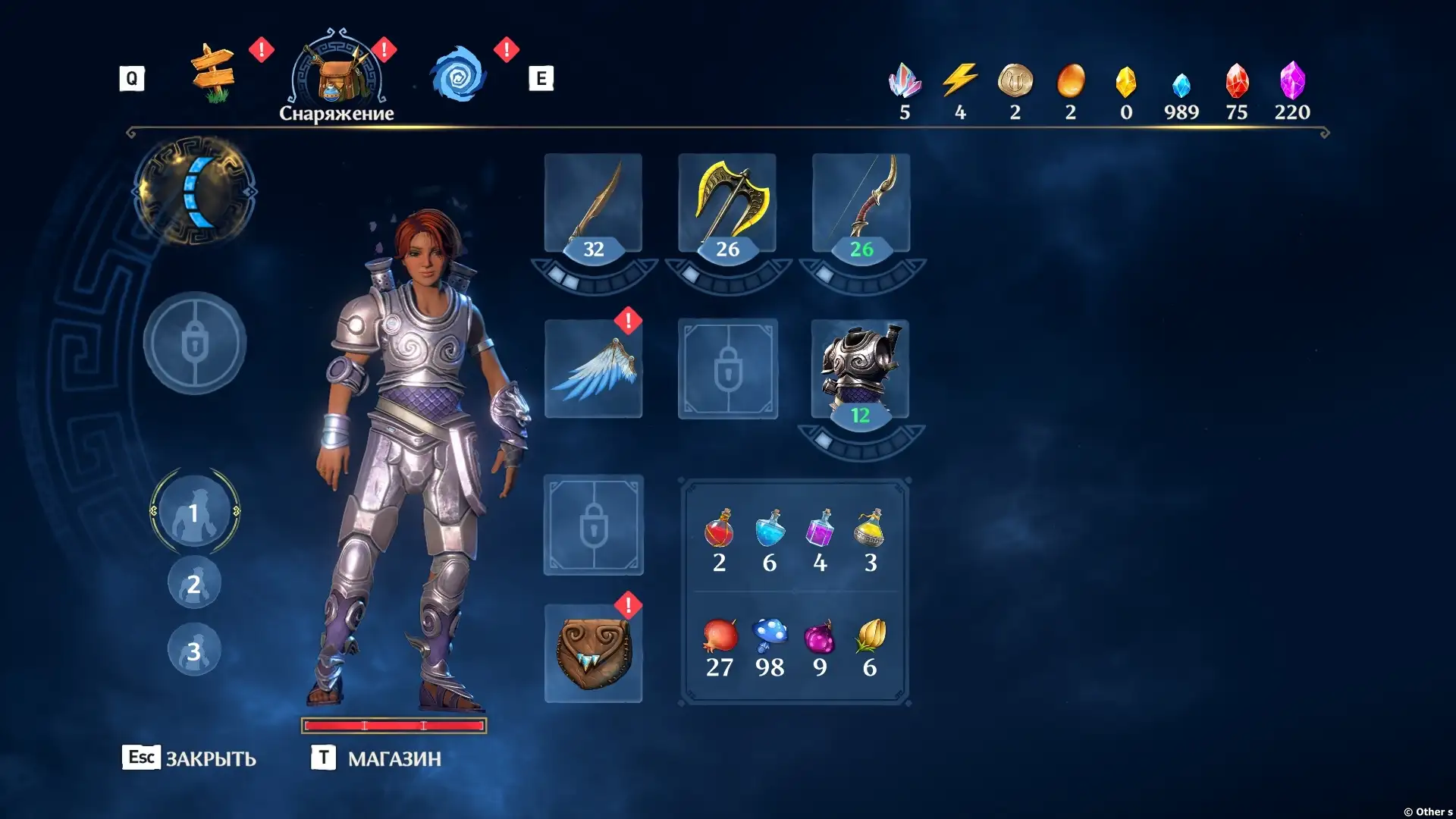Switch to the blue swirl abilities tab
The image size is (1456, 819).
pos(458,75)
